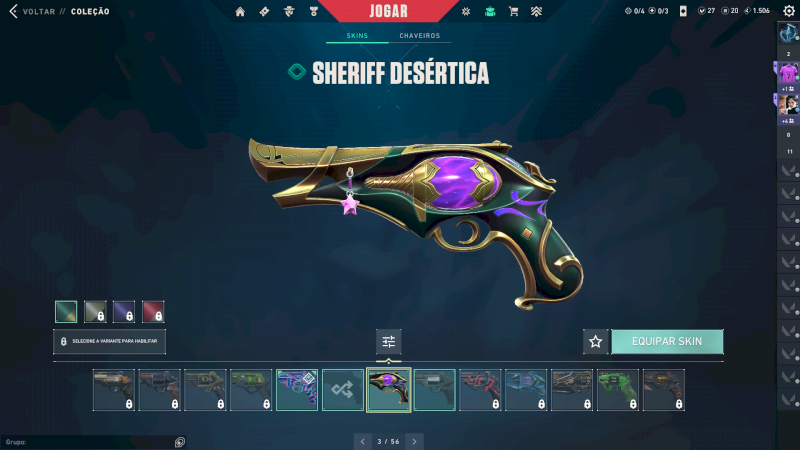Select the default gray Sheriff thumbnail
800x450 pixels.
coord(435,390)
